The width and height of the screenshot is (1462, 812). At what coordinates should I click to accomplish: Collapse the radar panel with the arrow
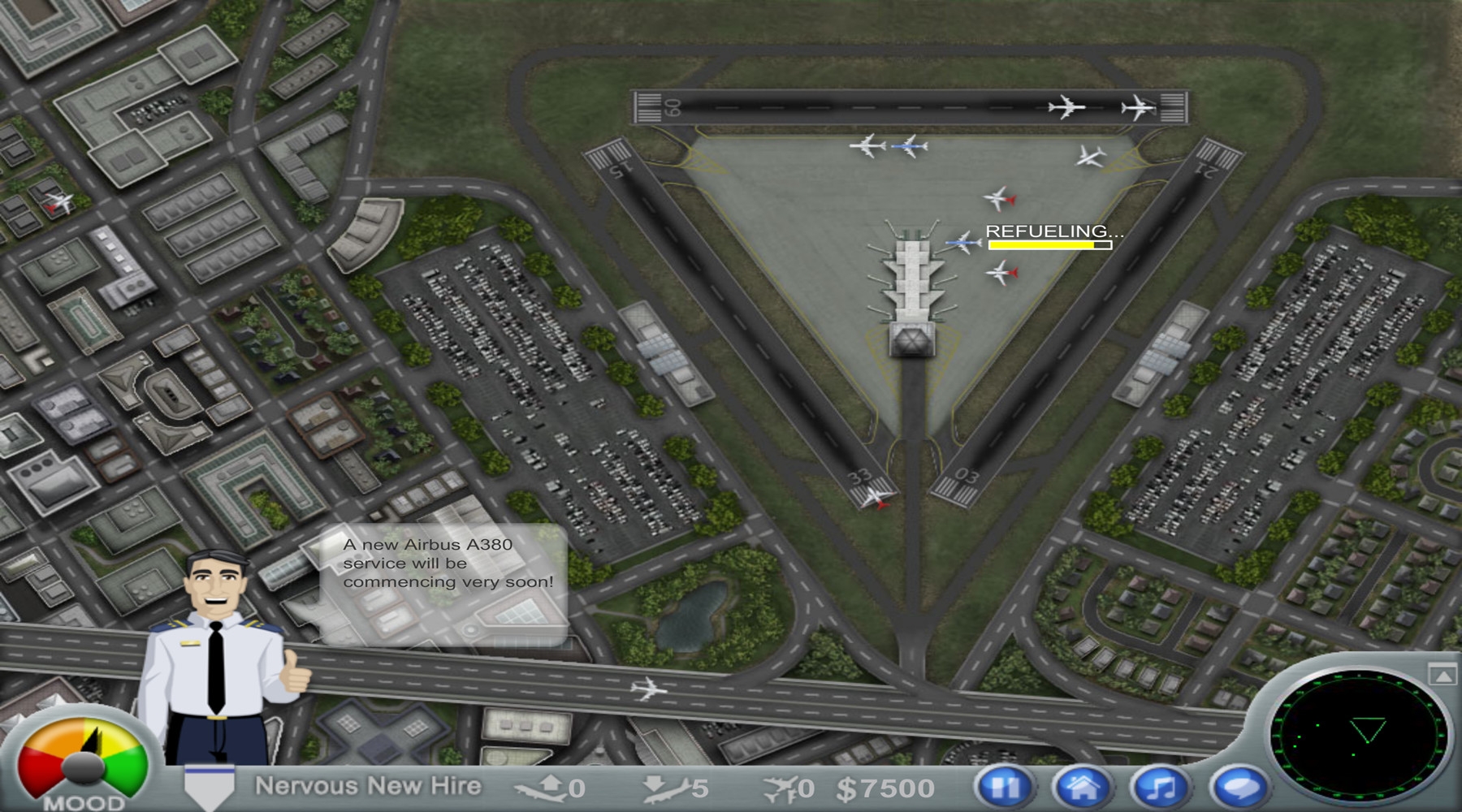pos(1441,674)
